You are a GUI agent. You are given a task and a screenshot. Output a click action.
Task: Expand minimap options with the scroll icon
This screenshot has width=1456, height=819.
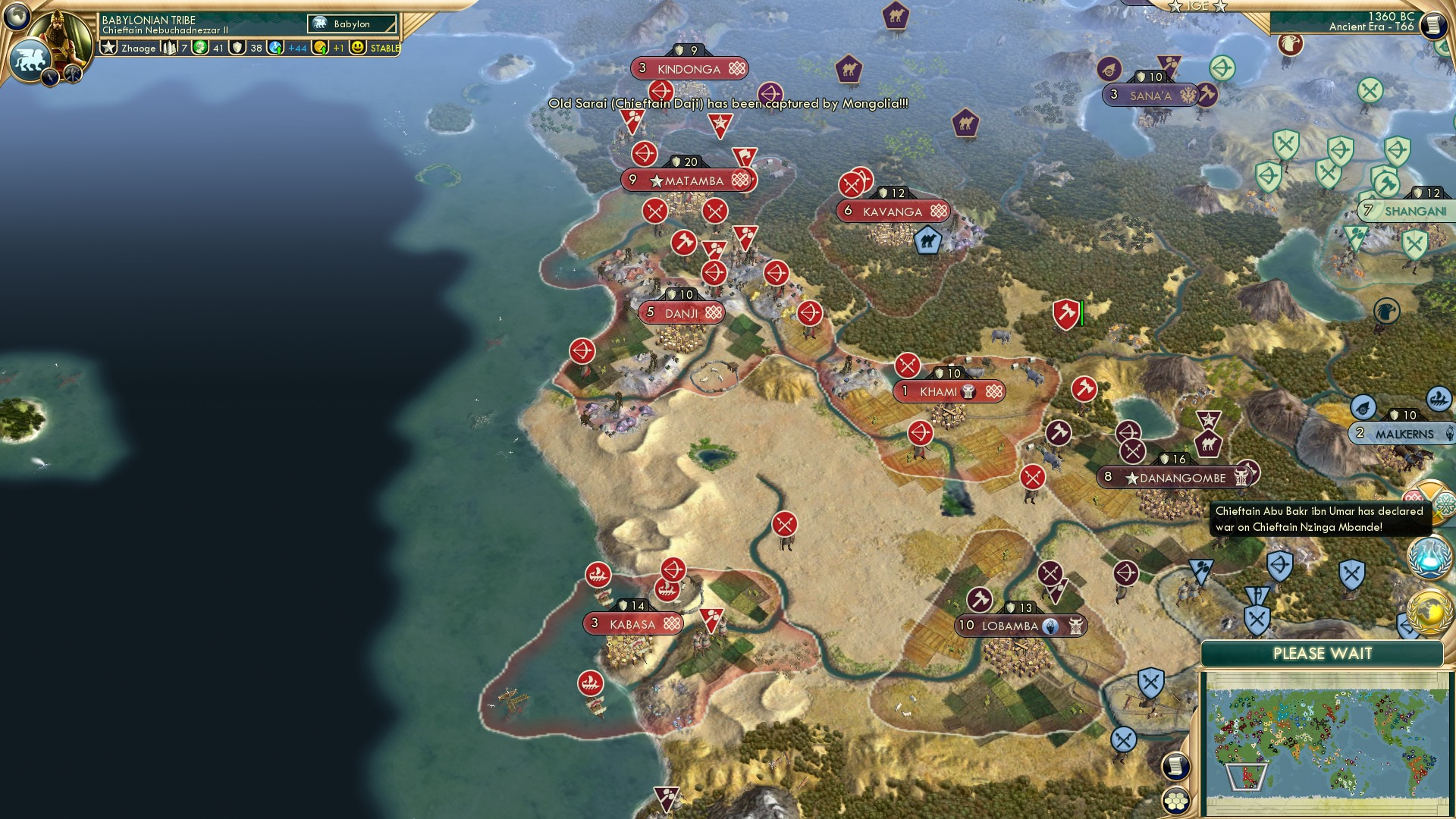click(1175, 767)
